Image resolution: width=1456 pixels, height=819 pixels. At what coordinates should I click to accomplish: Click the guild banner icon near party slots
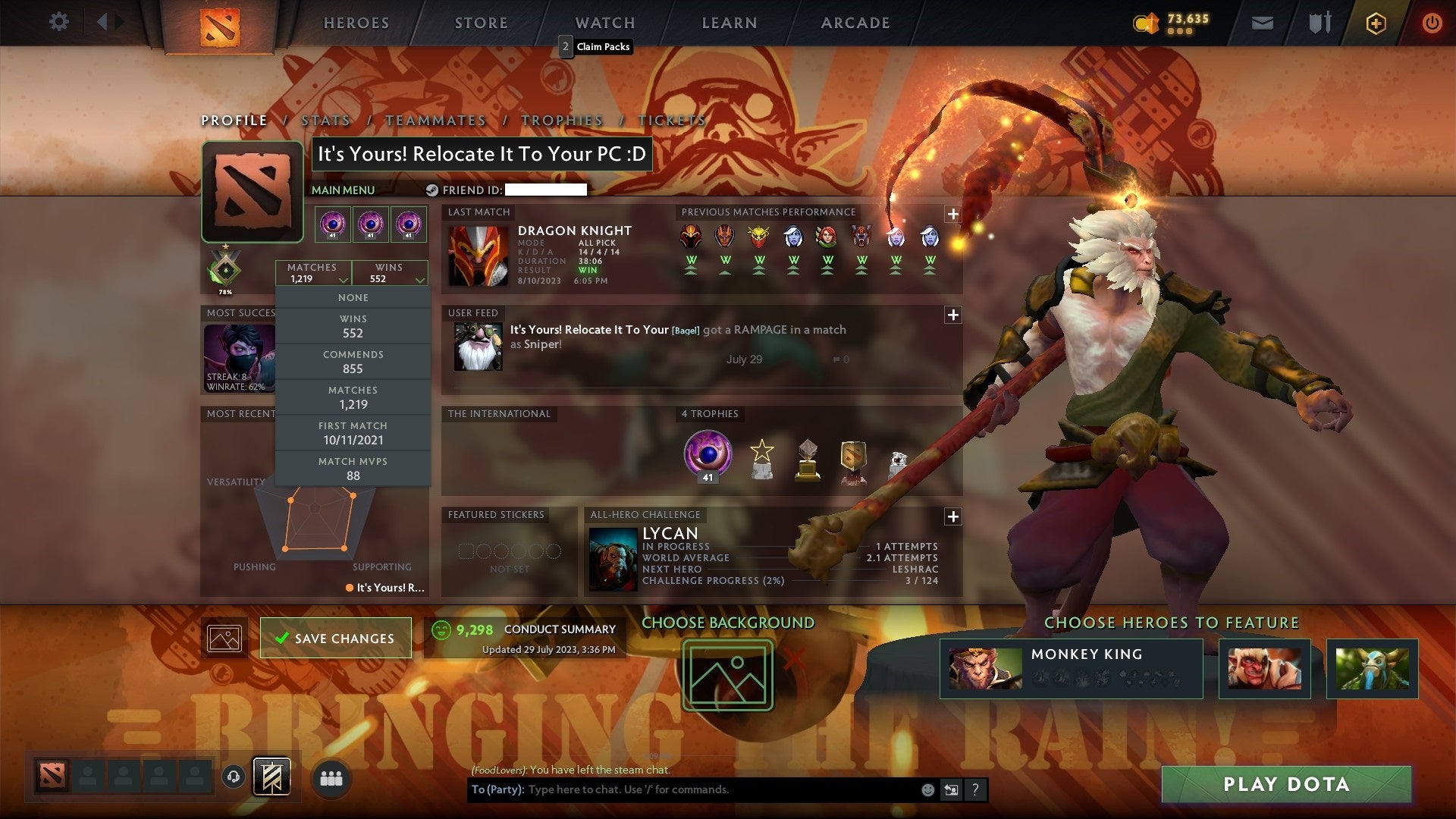tap(273, 777)
